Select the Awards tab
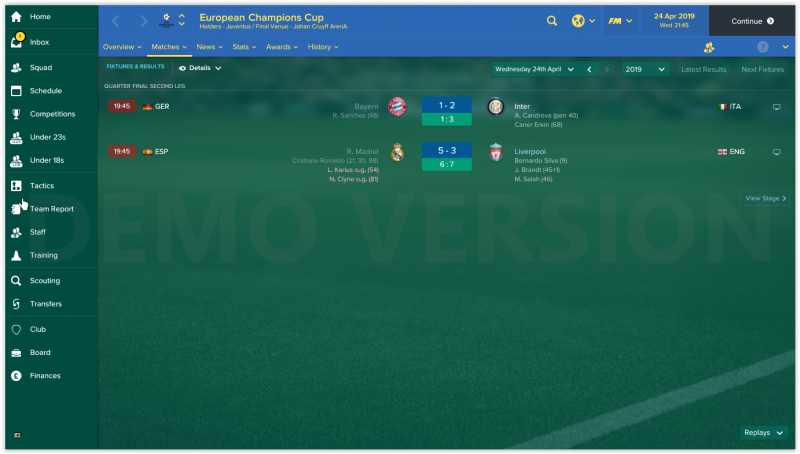 pyautogui.click(x=281, y=47)
